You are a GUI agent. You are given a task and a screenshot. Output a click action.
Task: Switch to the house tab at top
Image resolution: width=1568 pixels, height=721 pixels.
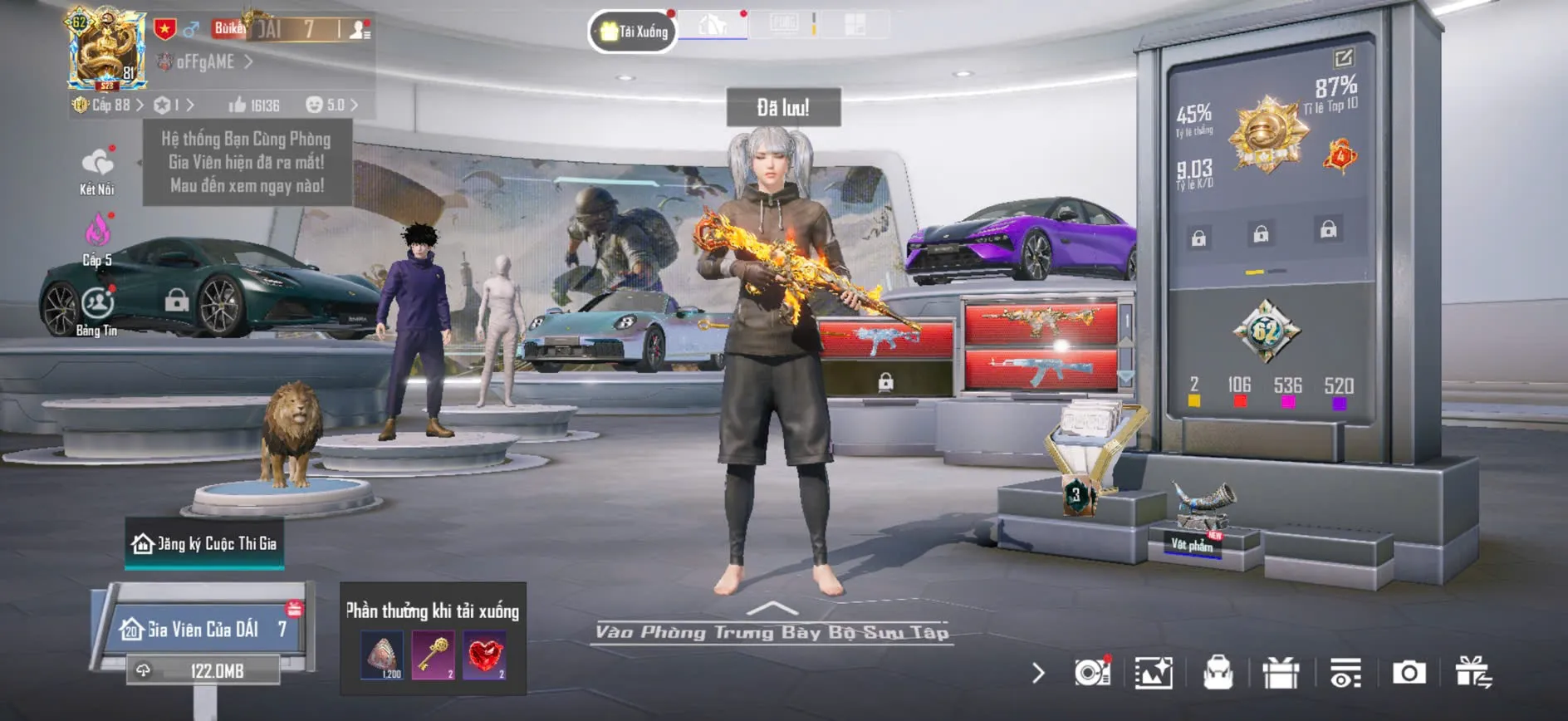tap(713, 26)
